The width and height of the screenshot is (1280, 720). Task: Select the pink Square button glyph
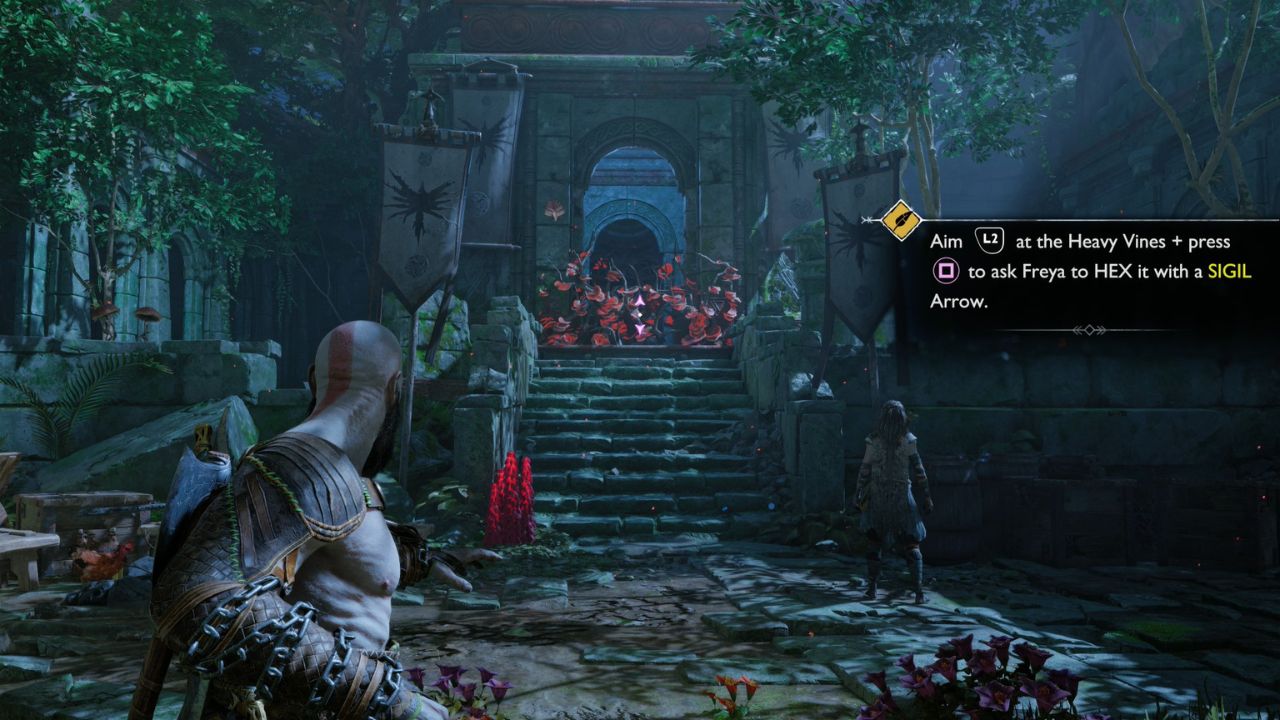click(944, 272)
